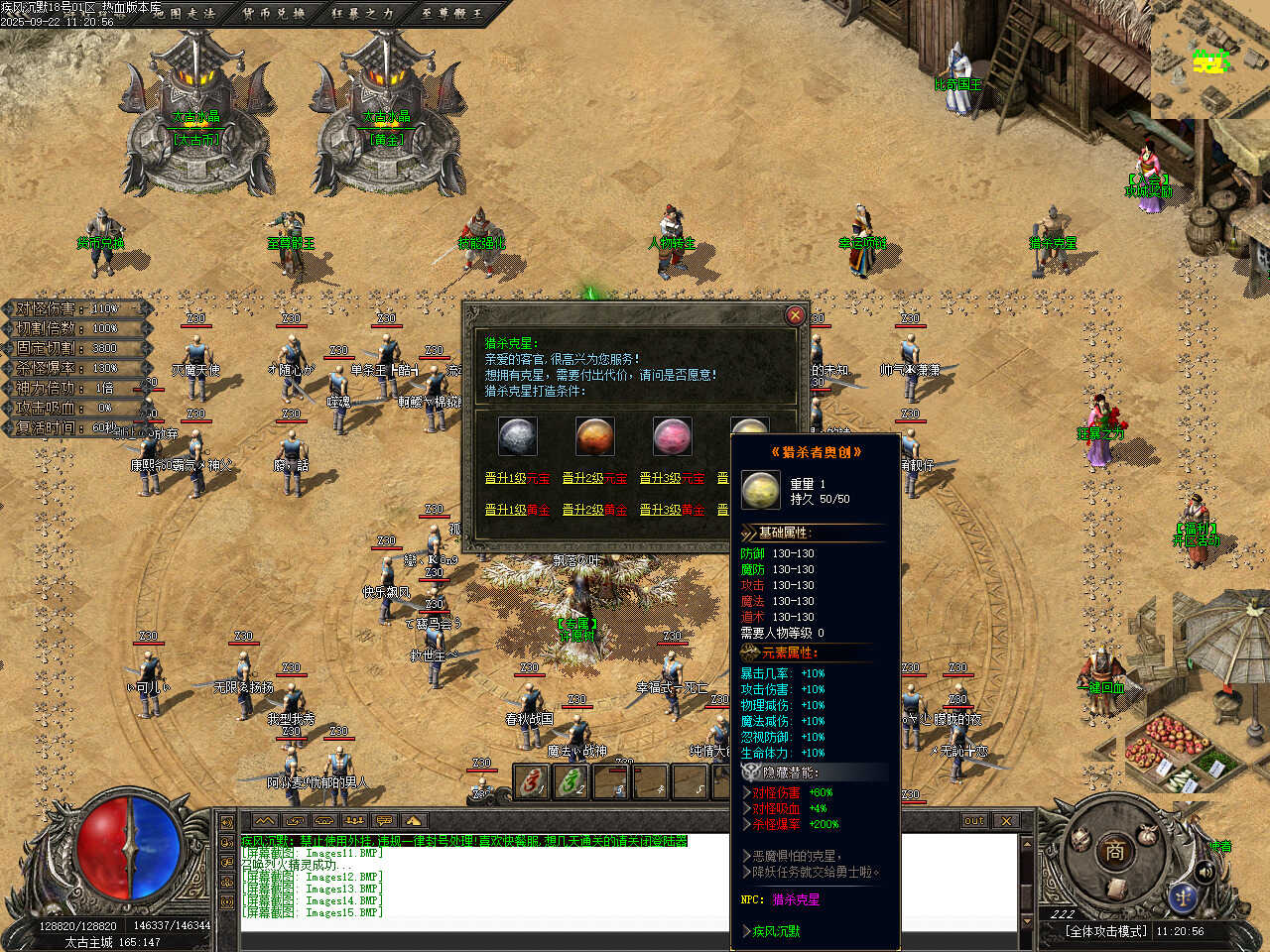Screen dimensions: 1270x952
Task: Toggle the 全体攻击模式 attack mode label
Action: click(x=1106, y=931)
